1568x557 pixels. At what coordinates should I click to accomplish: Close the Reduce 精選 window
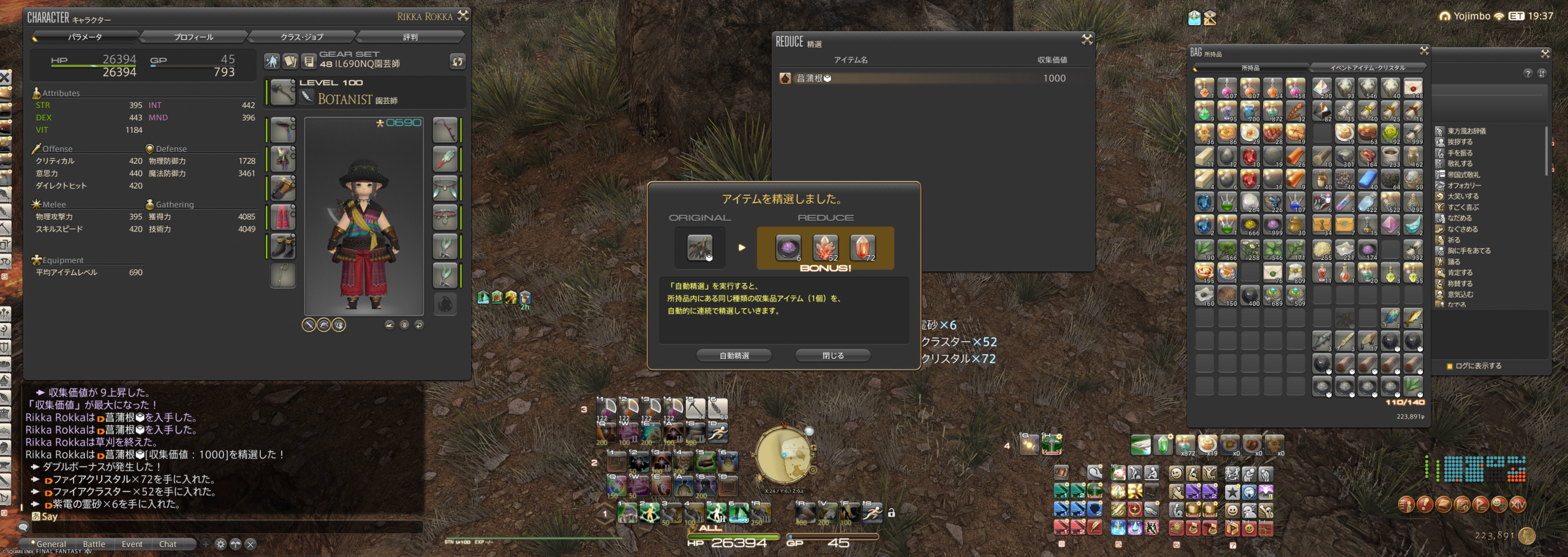(x=1087, y=40)
